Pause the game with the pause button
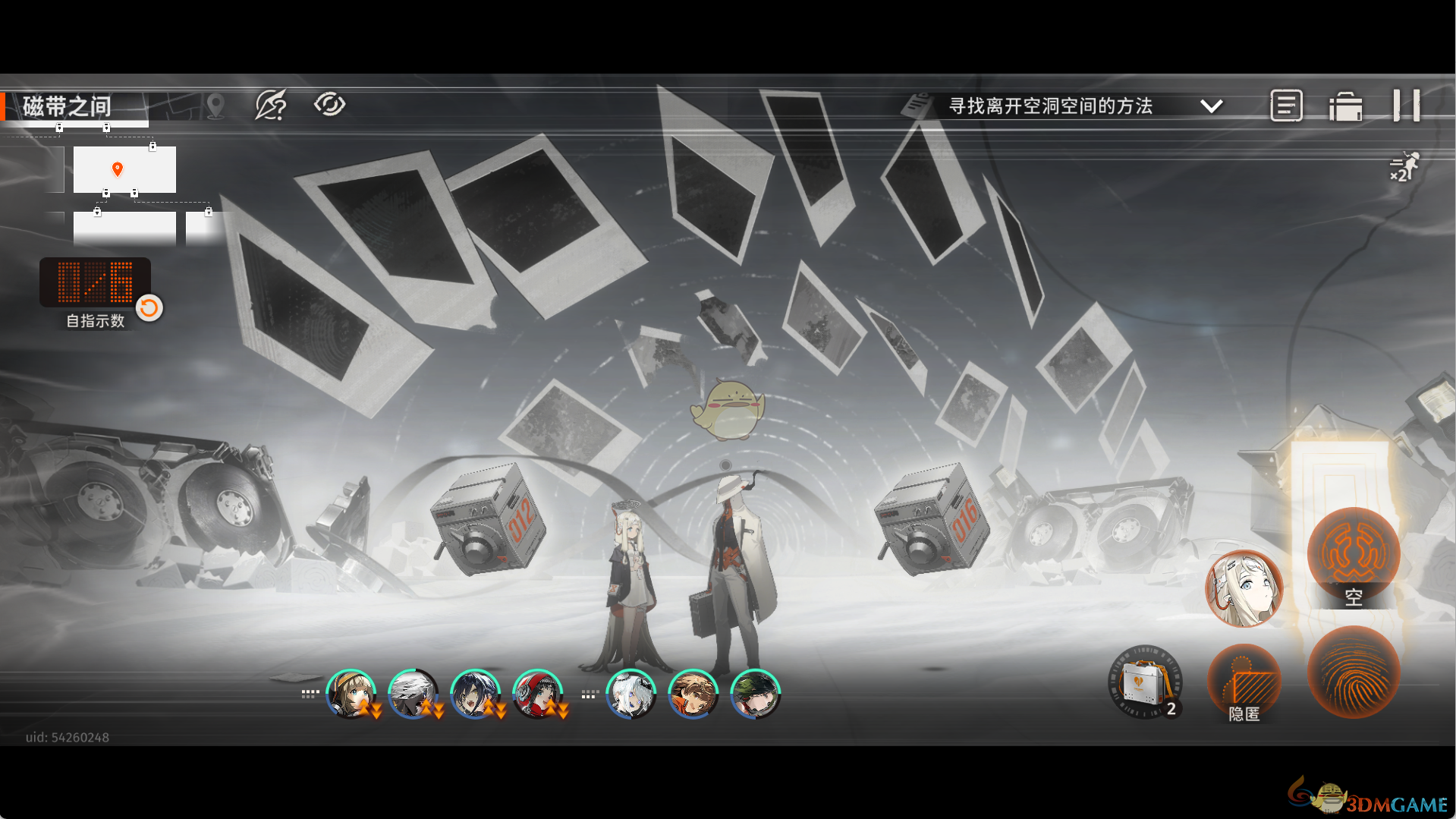1456x819 pixels. [1406, 106]
